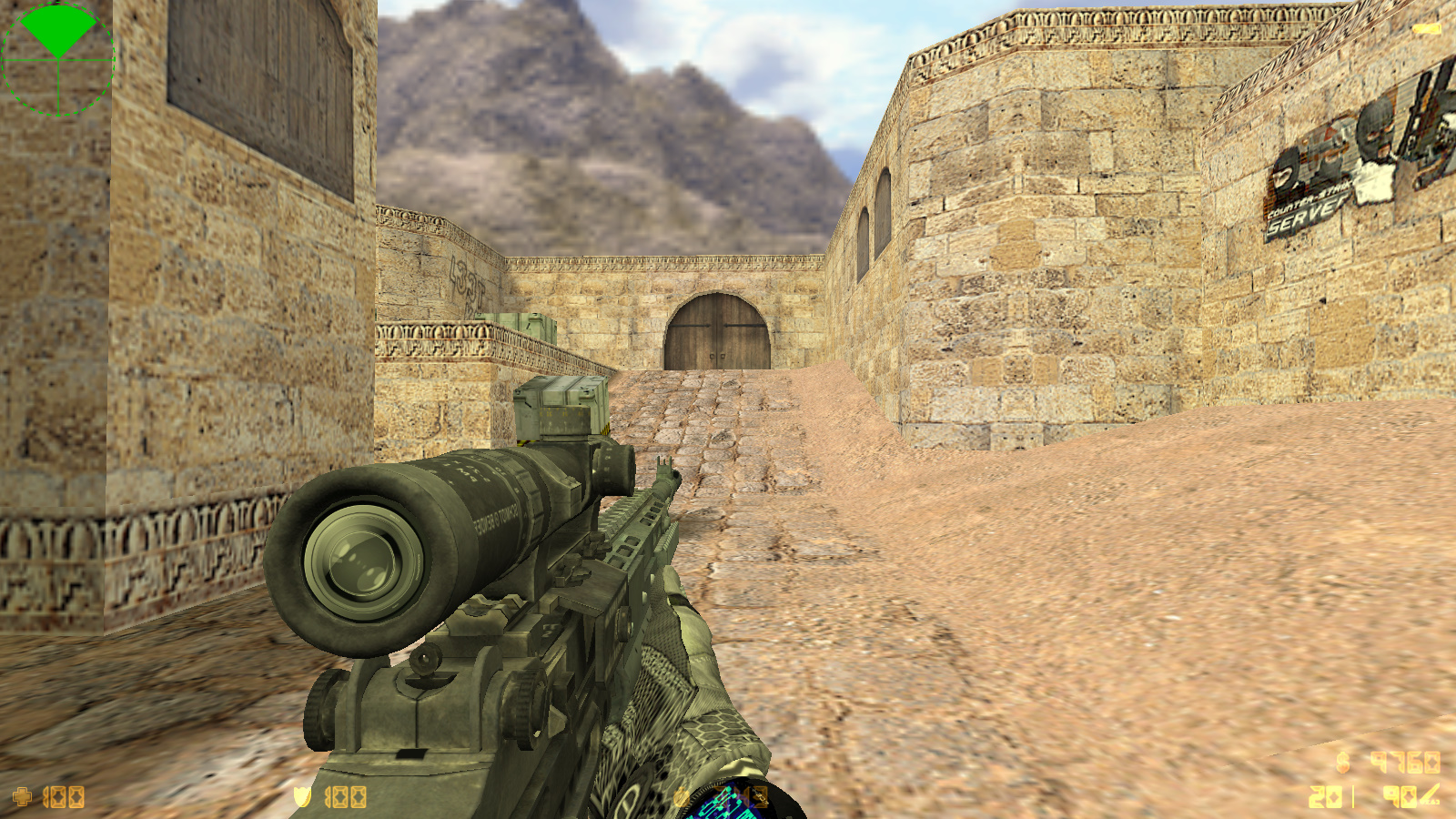1456x819 pixels.
Task: Select the health cross icon
Action: [22, 797]
